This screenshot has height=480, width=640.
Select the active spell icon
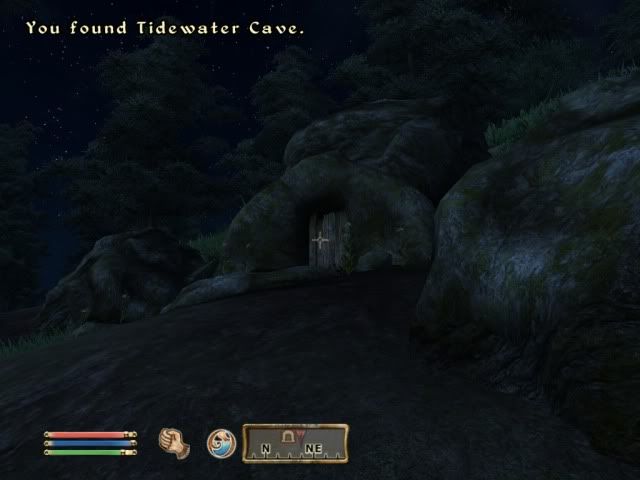point(220,443)
